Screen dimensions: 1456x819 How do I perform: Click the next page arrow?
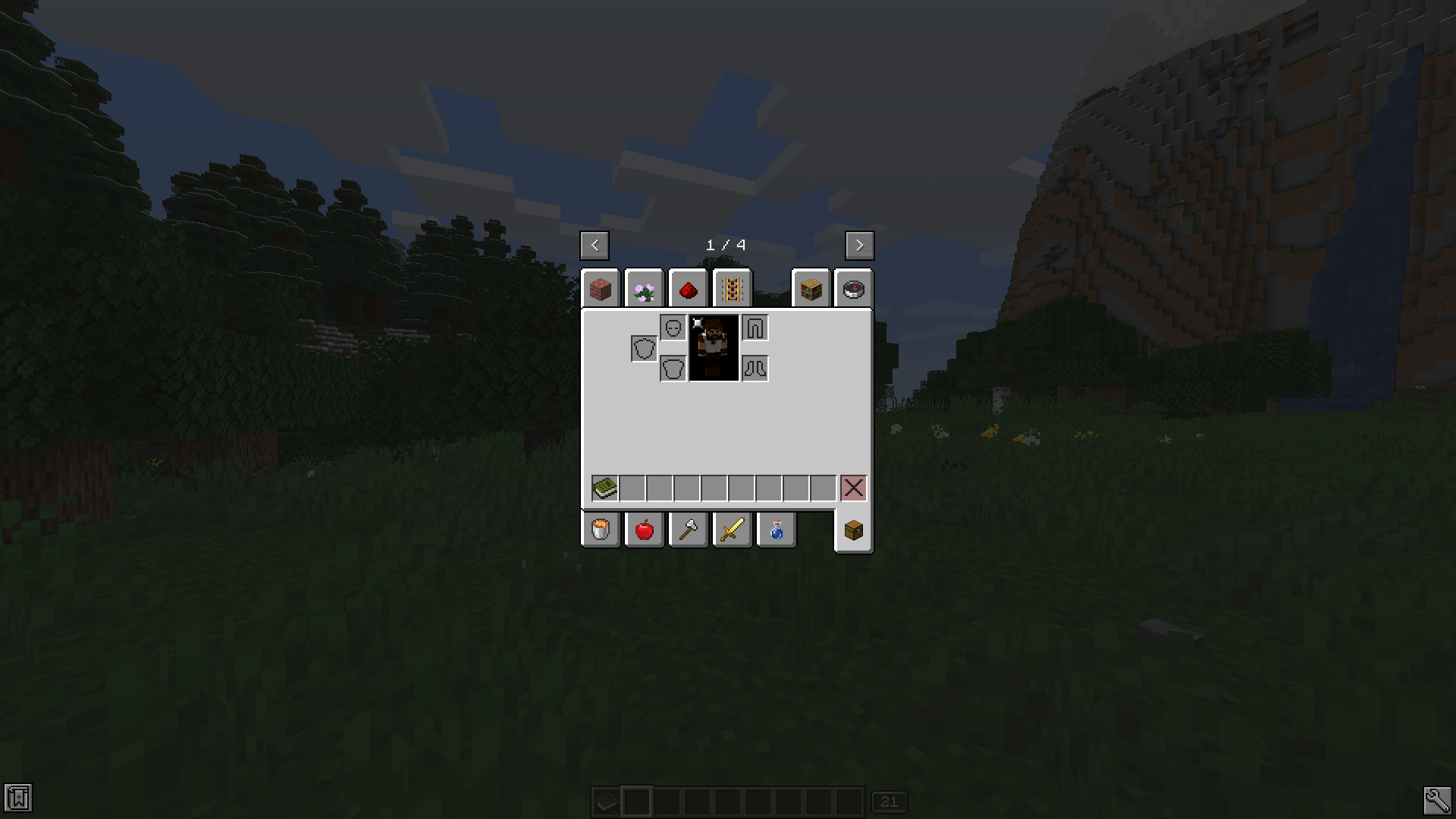(859, 245)
